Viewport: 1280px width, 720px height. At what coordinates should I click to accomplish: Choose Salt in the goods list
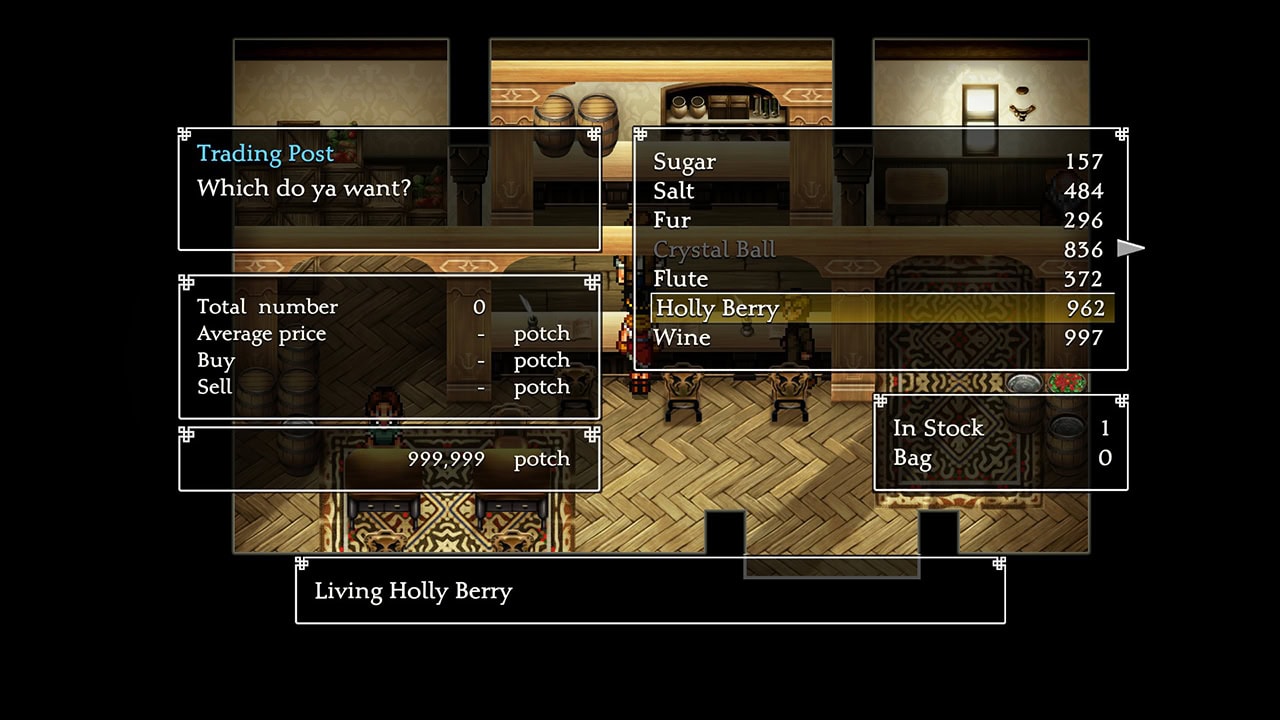click(x=674, y=191)
